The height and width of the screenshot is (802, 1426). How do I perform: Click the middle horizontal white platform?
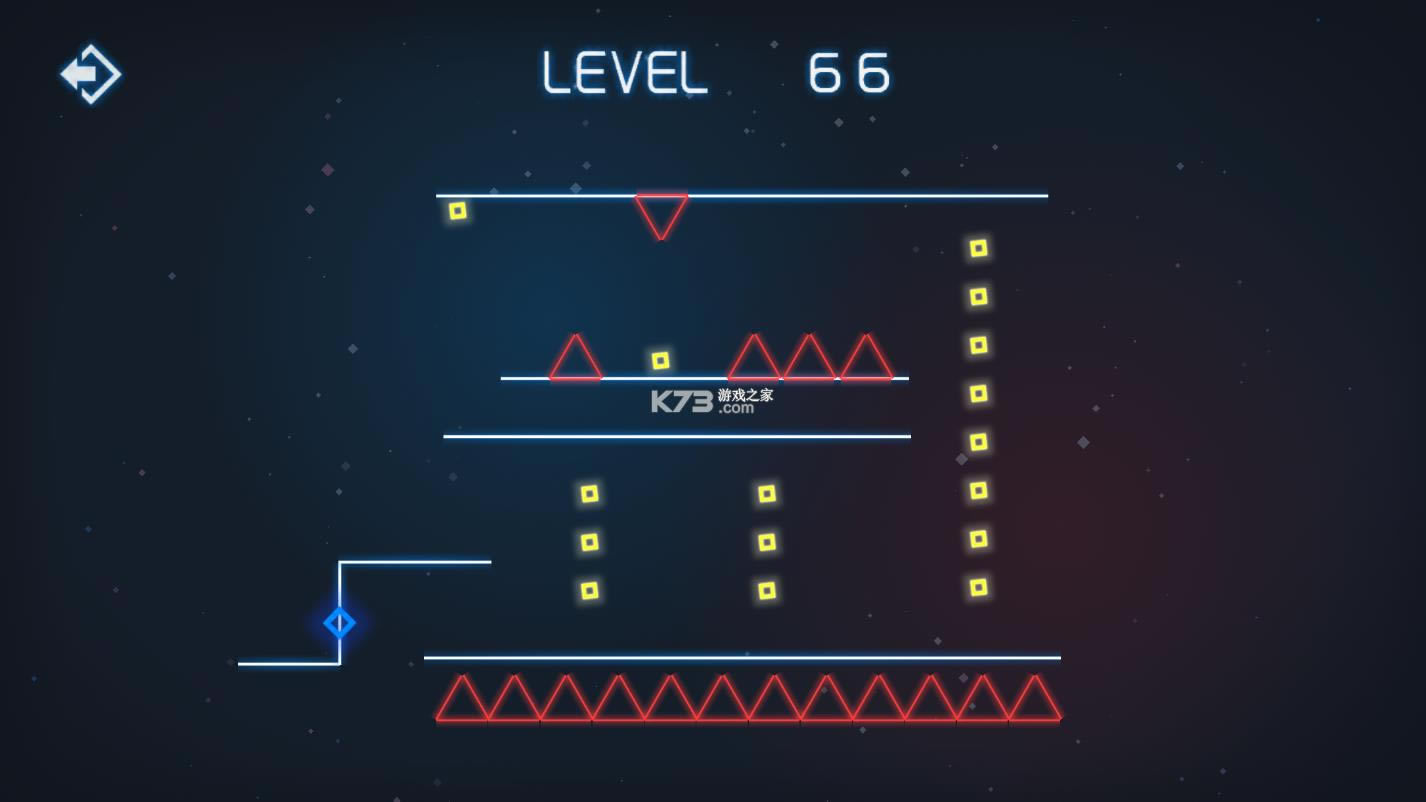point(676,435)
